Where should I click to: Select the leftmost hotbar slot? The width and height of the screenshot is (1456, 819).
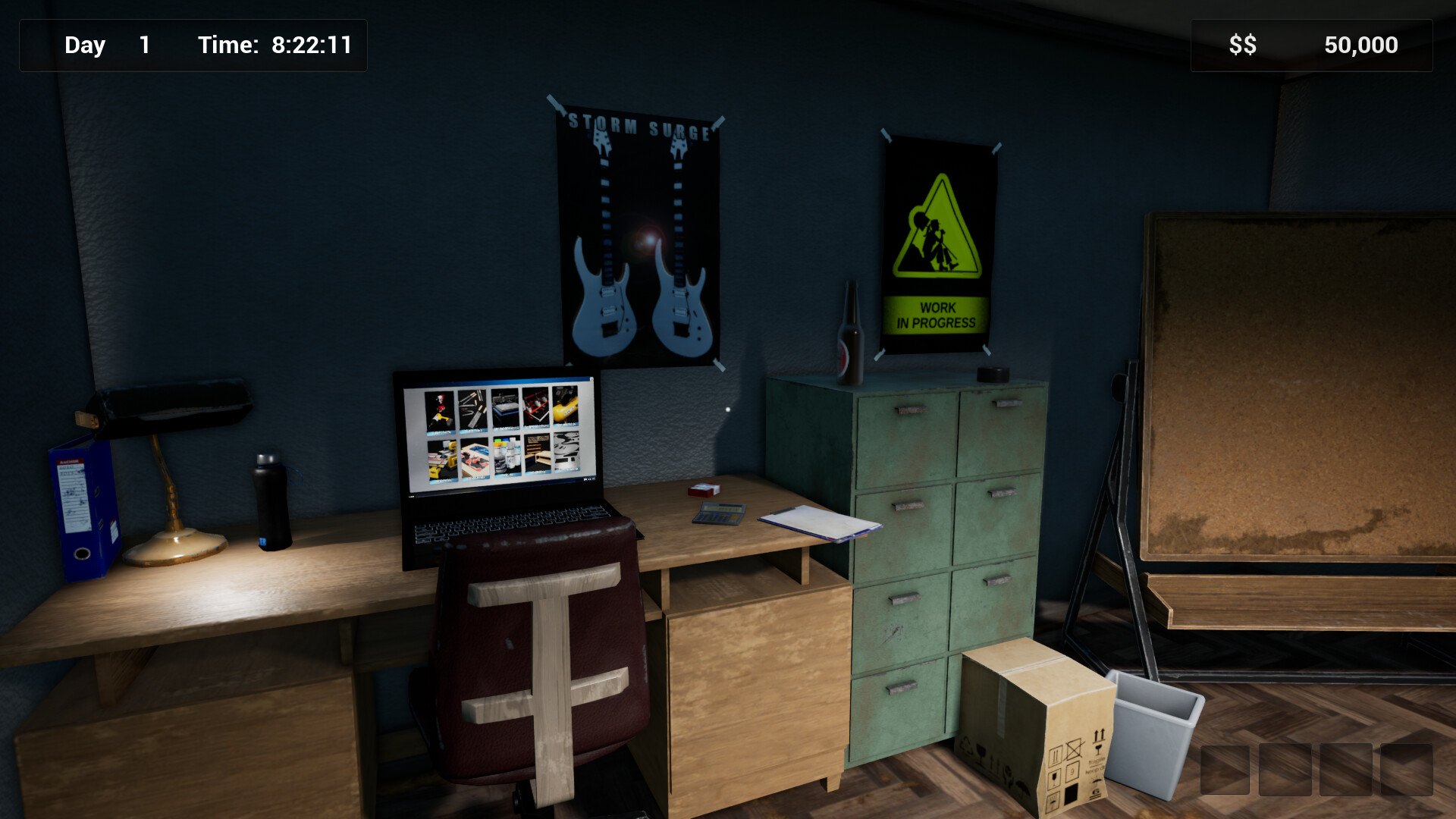tap(1223, 768)
